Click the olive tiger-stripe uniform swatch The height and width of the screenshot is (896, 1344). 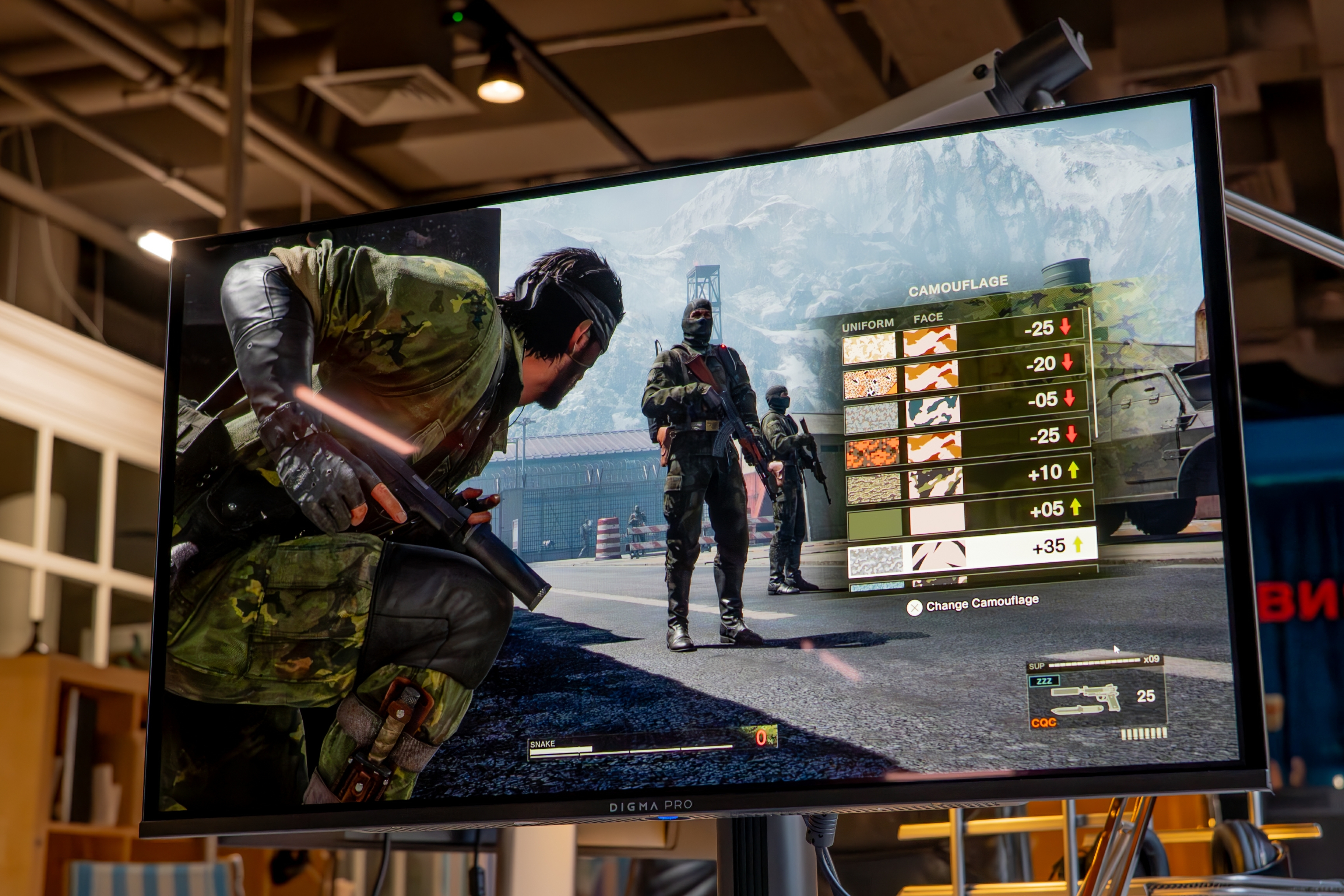pyautogui.click(x=873, y=488)
